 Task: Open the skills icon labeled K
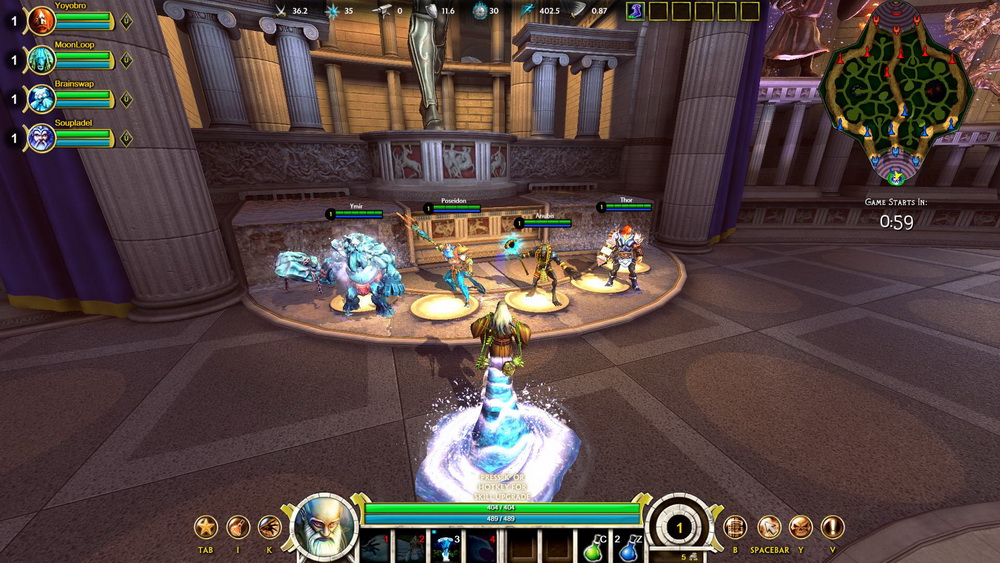pos(270,527)
